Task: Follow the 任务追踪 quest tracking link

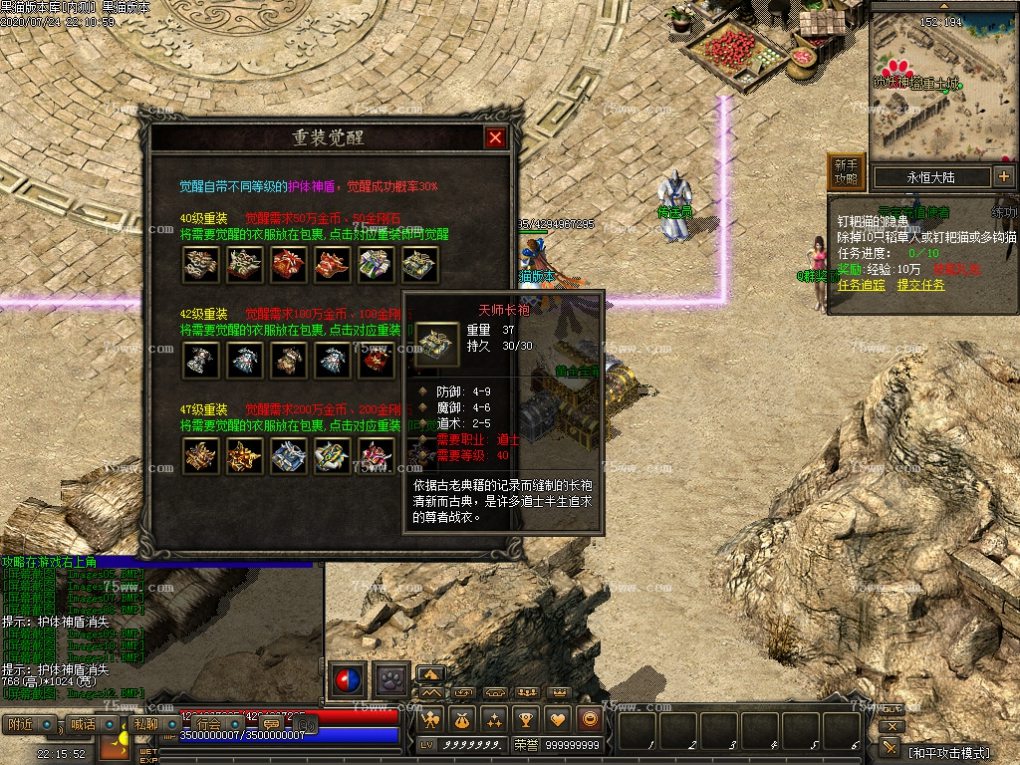Action: [861, 285]
